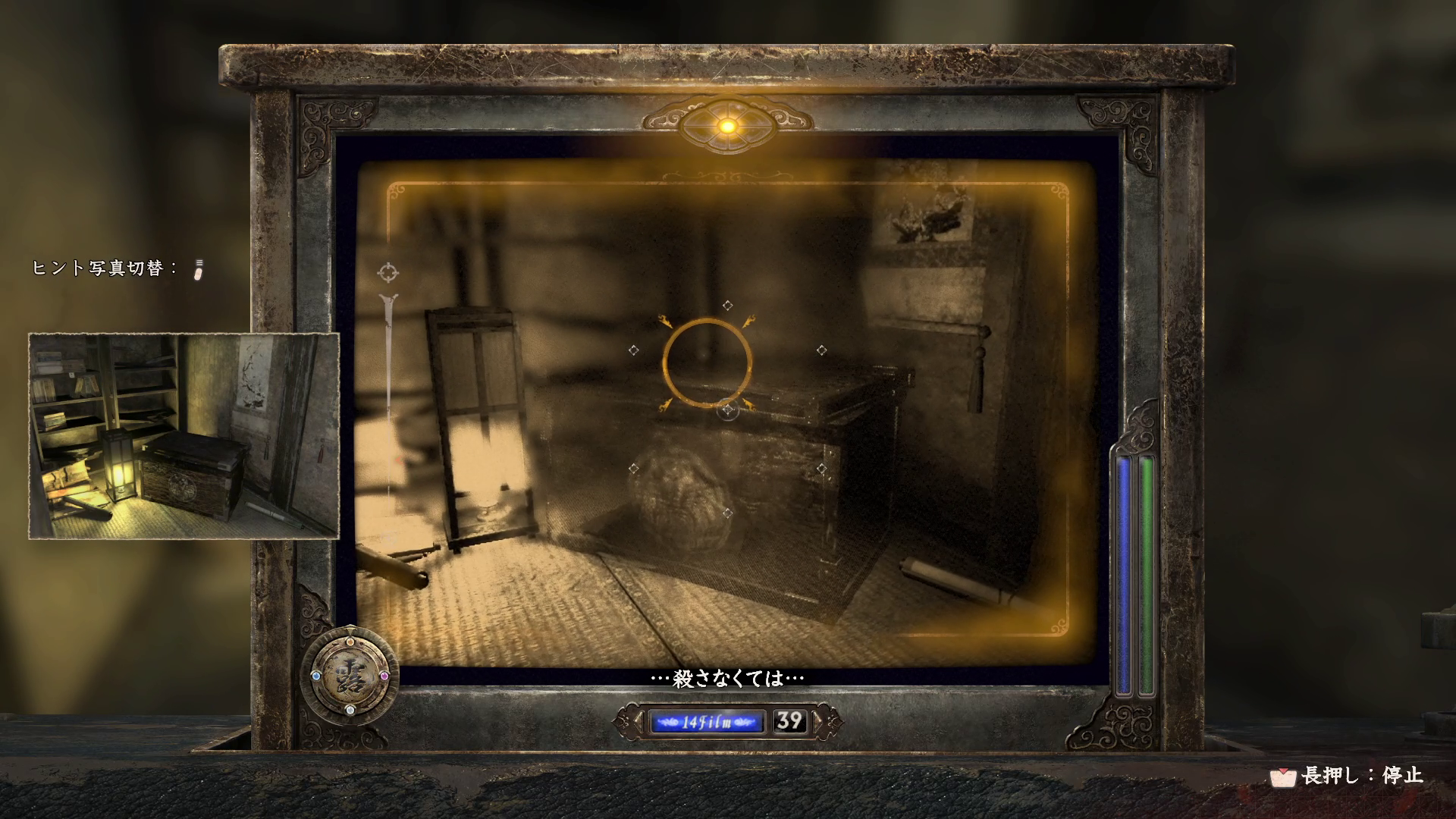This screenshot has width=1456, height=819.
Task: Select the white gem lens on the dial
Action: (x=350, y=710)
